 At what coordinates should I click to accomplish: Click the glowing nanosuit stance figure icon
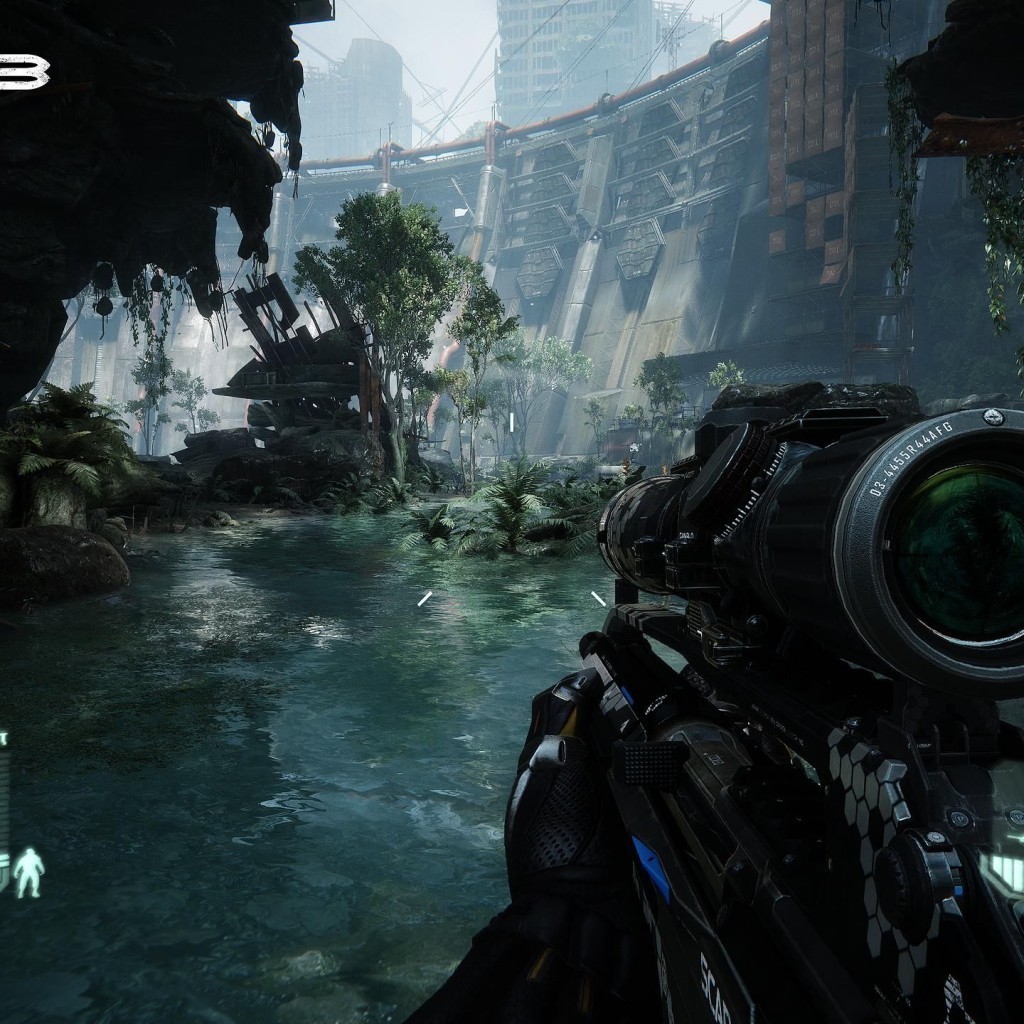(29, 872)
